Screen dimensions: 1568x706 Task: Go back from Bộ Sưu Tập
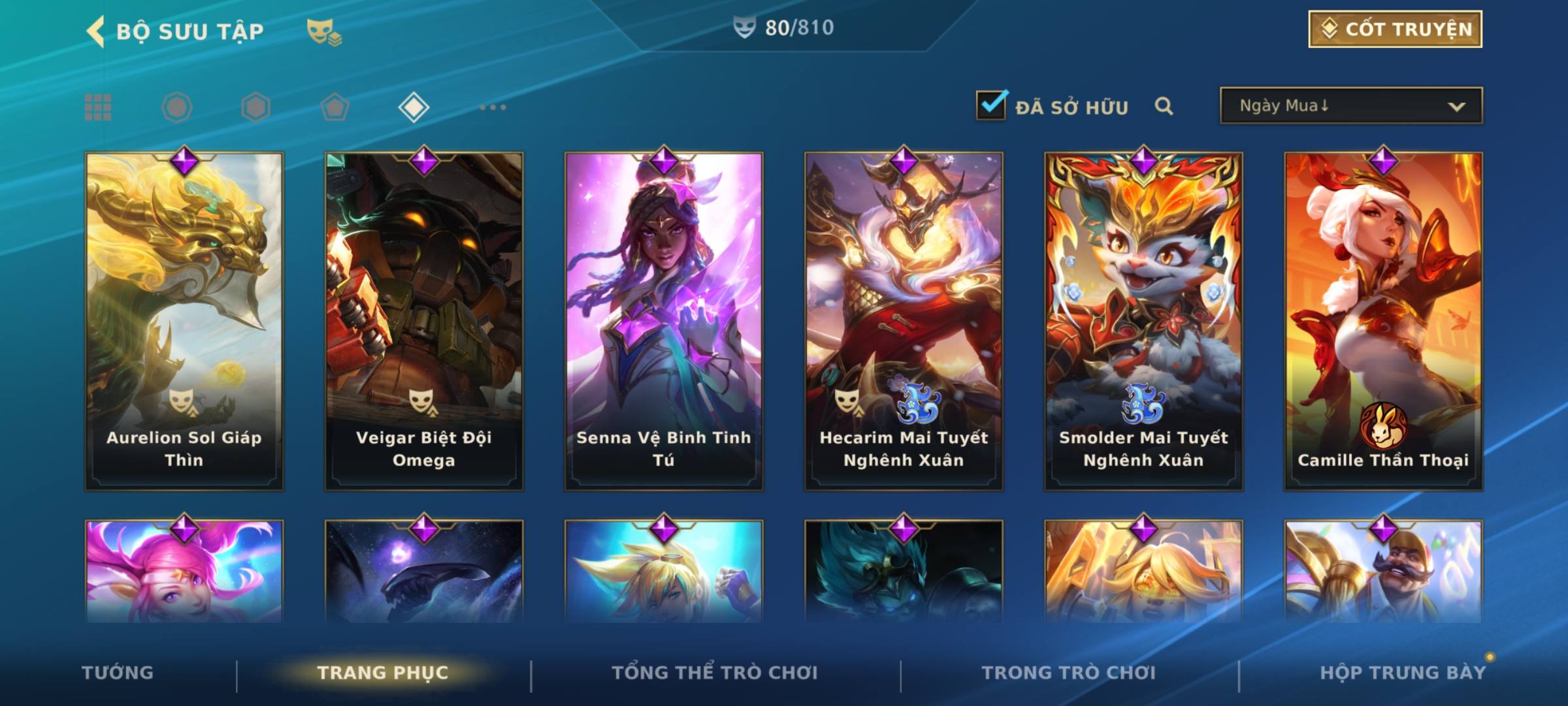click(x=96, y=31)
